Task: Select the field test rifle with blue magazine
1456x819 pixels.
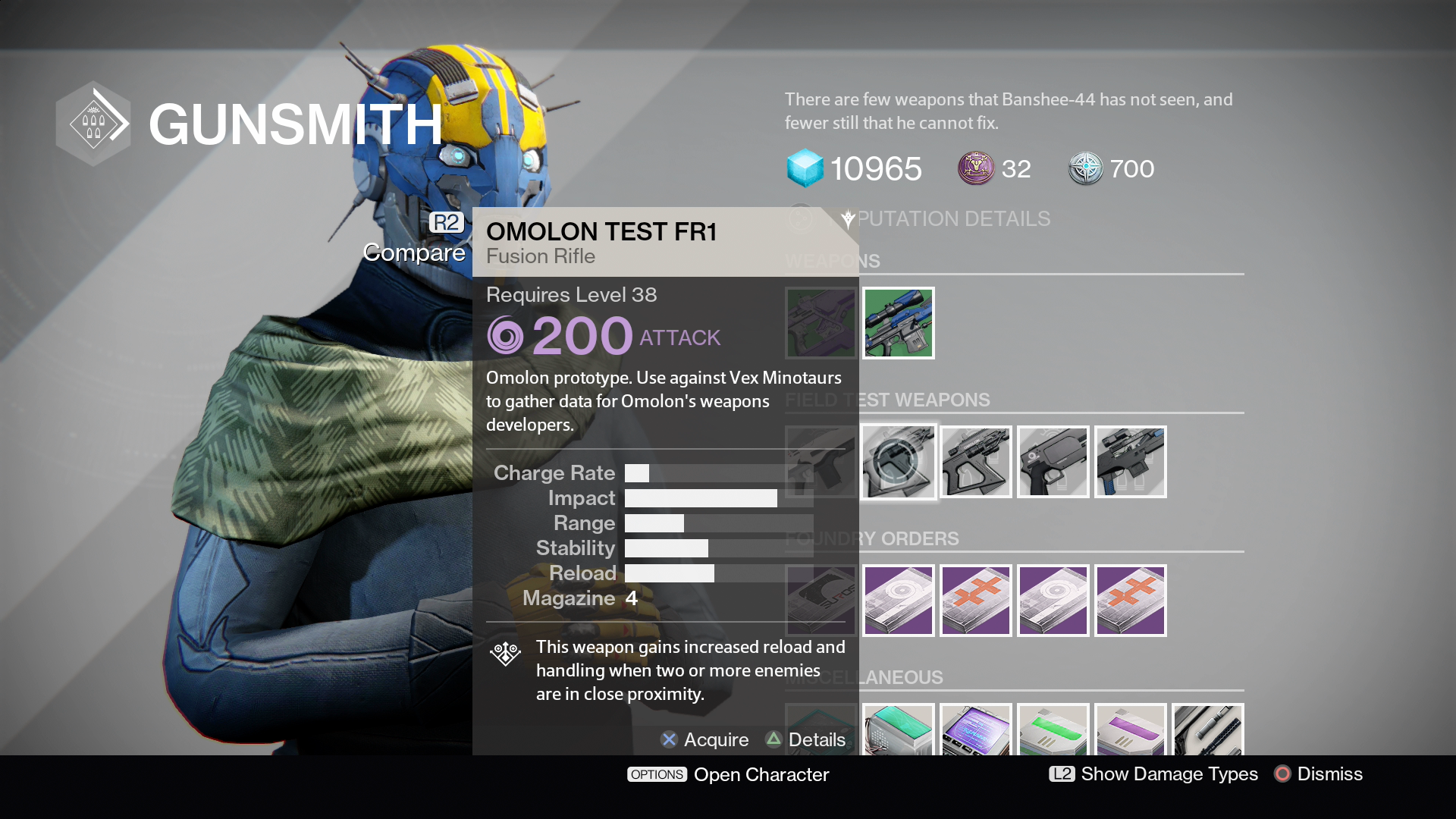Action: click(x=1131, y=462)
